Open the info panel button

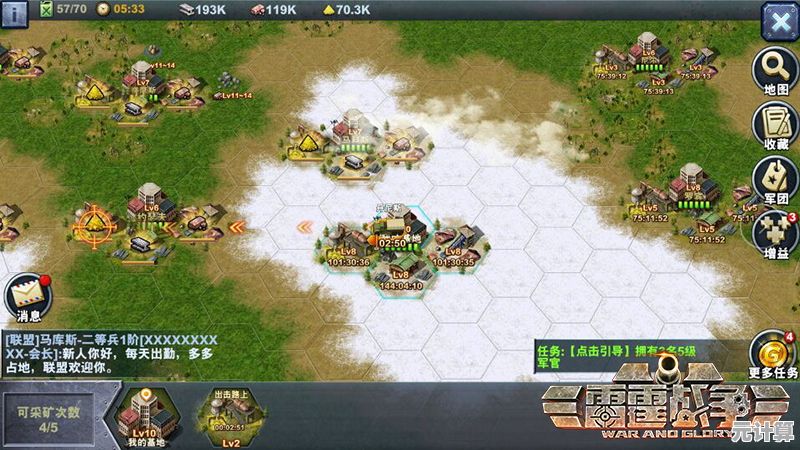coord(14,15)
